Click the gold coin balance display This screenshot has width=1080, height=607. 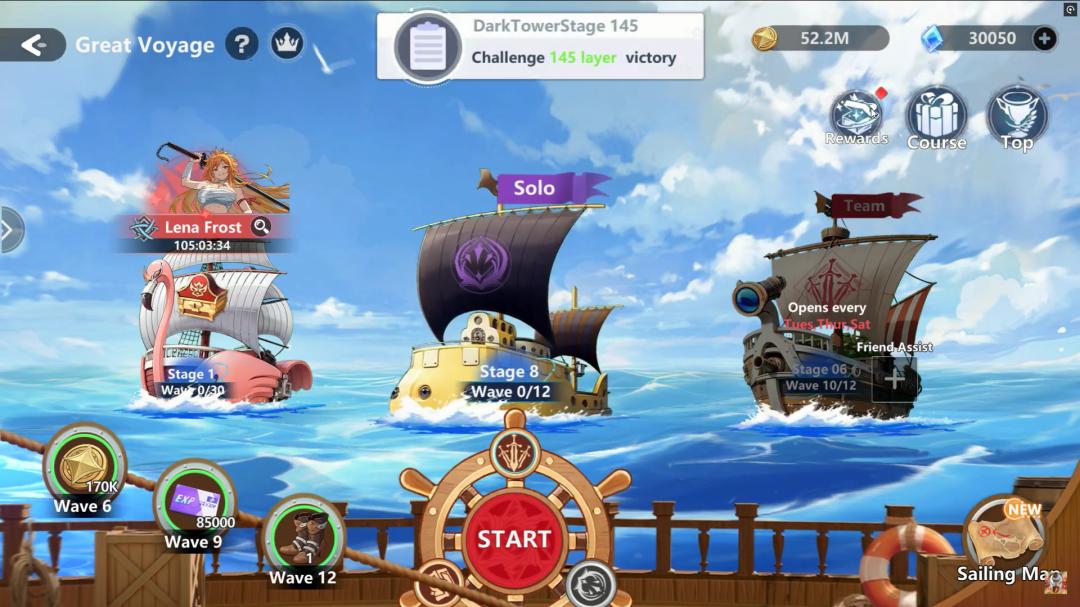820,39
